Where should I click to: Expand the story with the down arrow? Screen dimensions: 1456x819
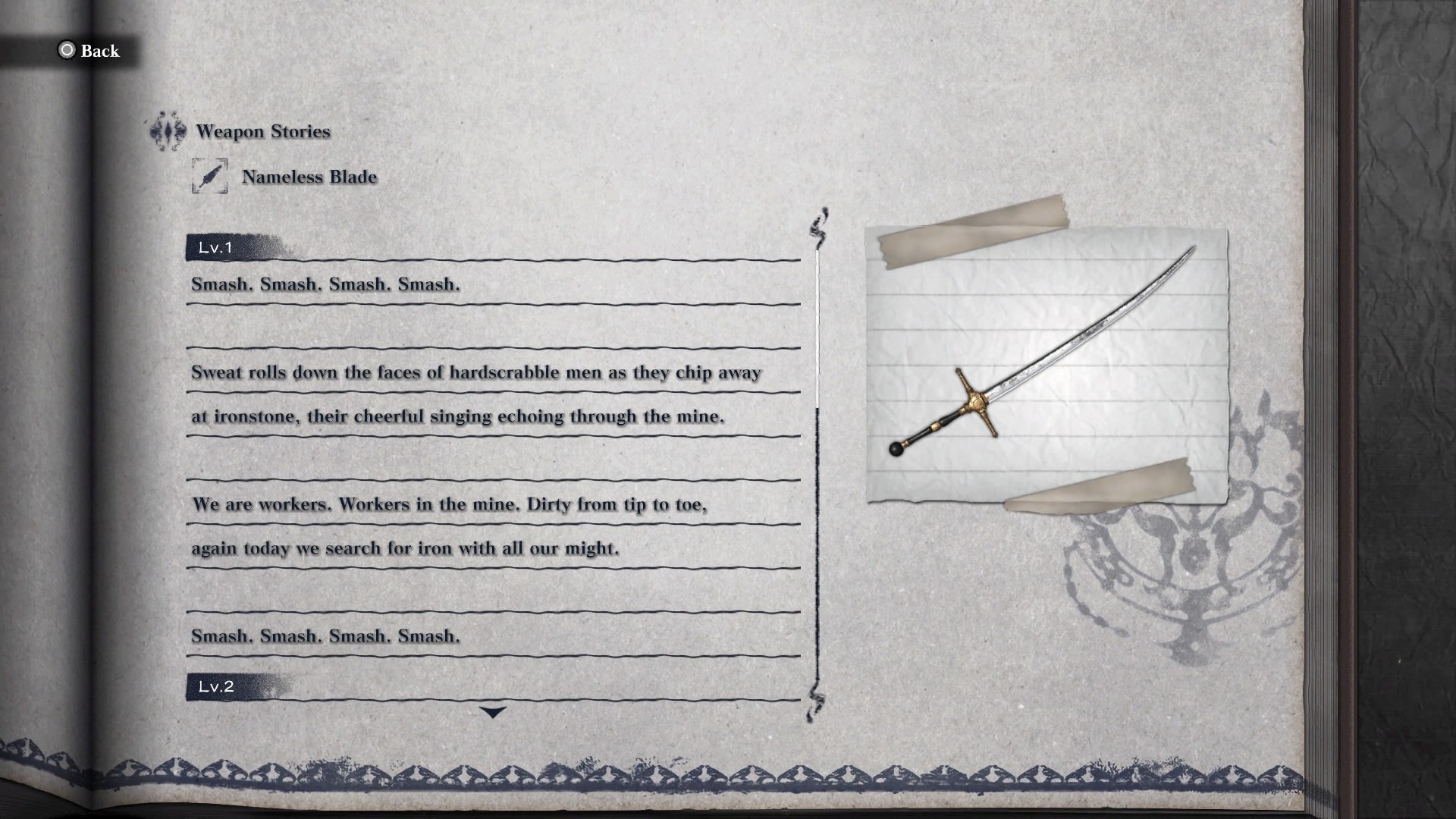coord(494,711)
